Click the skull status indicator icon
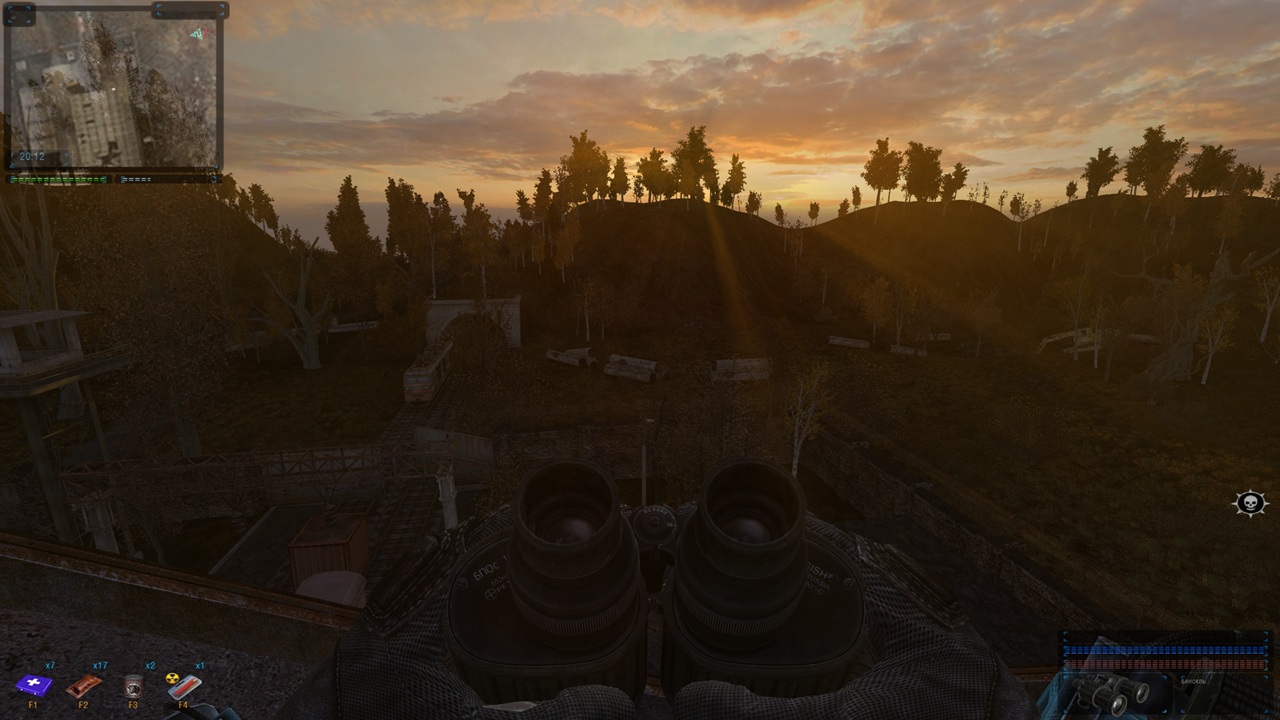 1250,503
